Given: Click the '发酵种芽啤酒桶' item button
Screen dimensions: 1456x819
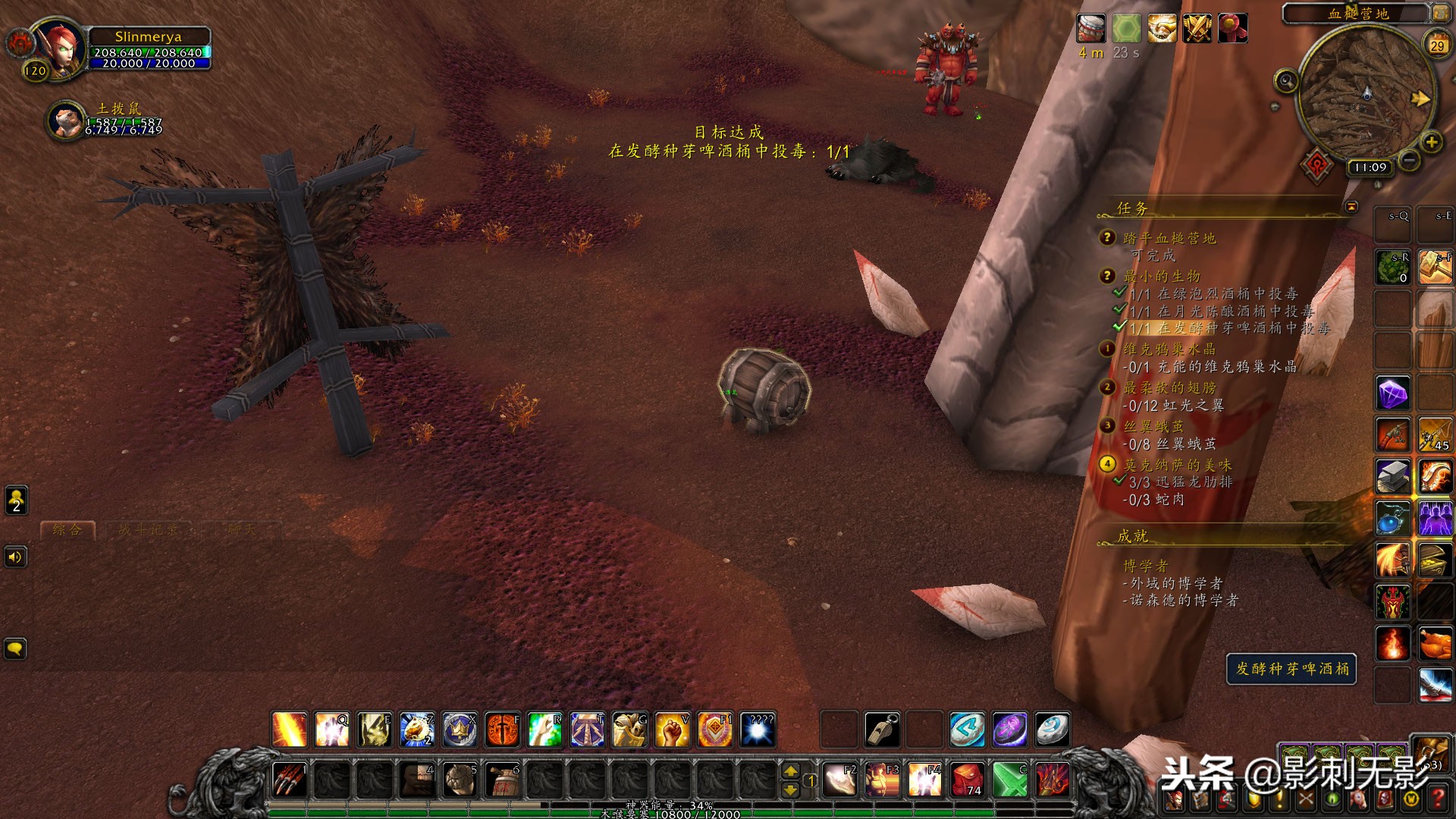Looking at the screenshot, I should [x=1291, y=669].
